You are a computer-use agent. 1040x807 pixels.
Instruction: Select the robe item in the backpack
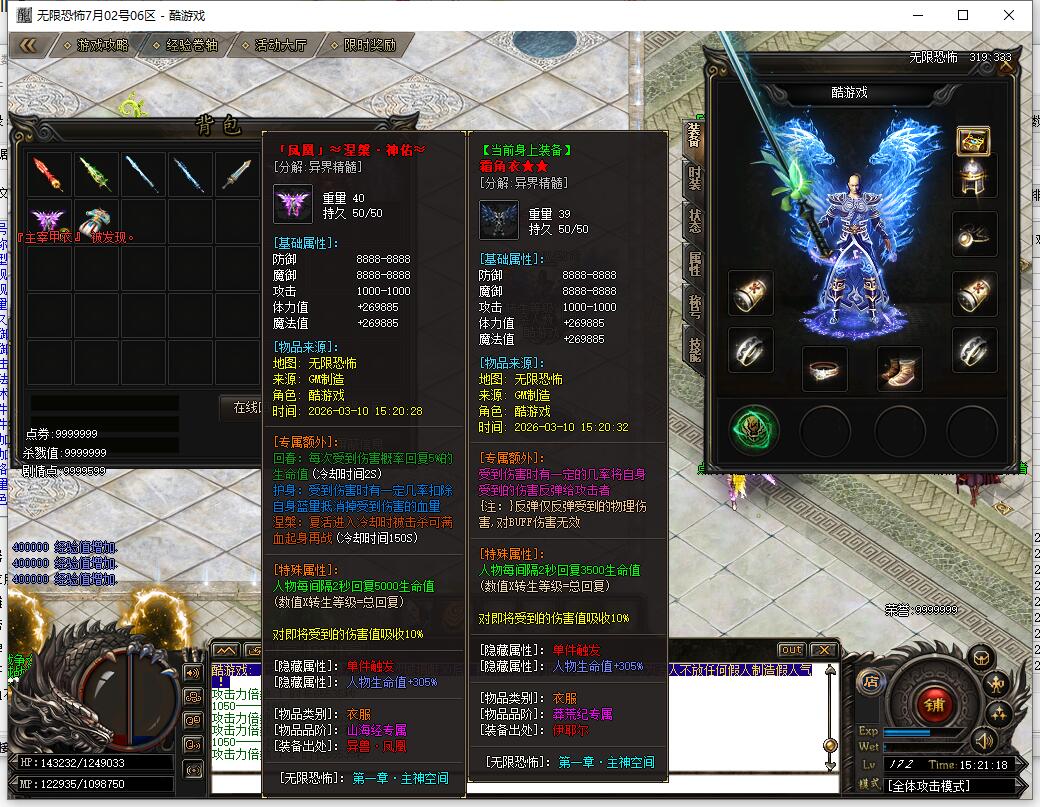pyautogui.click(x=96, y=220)
